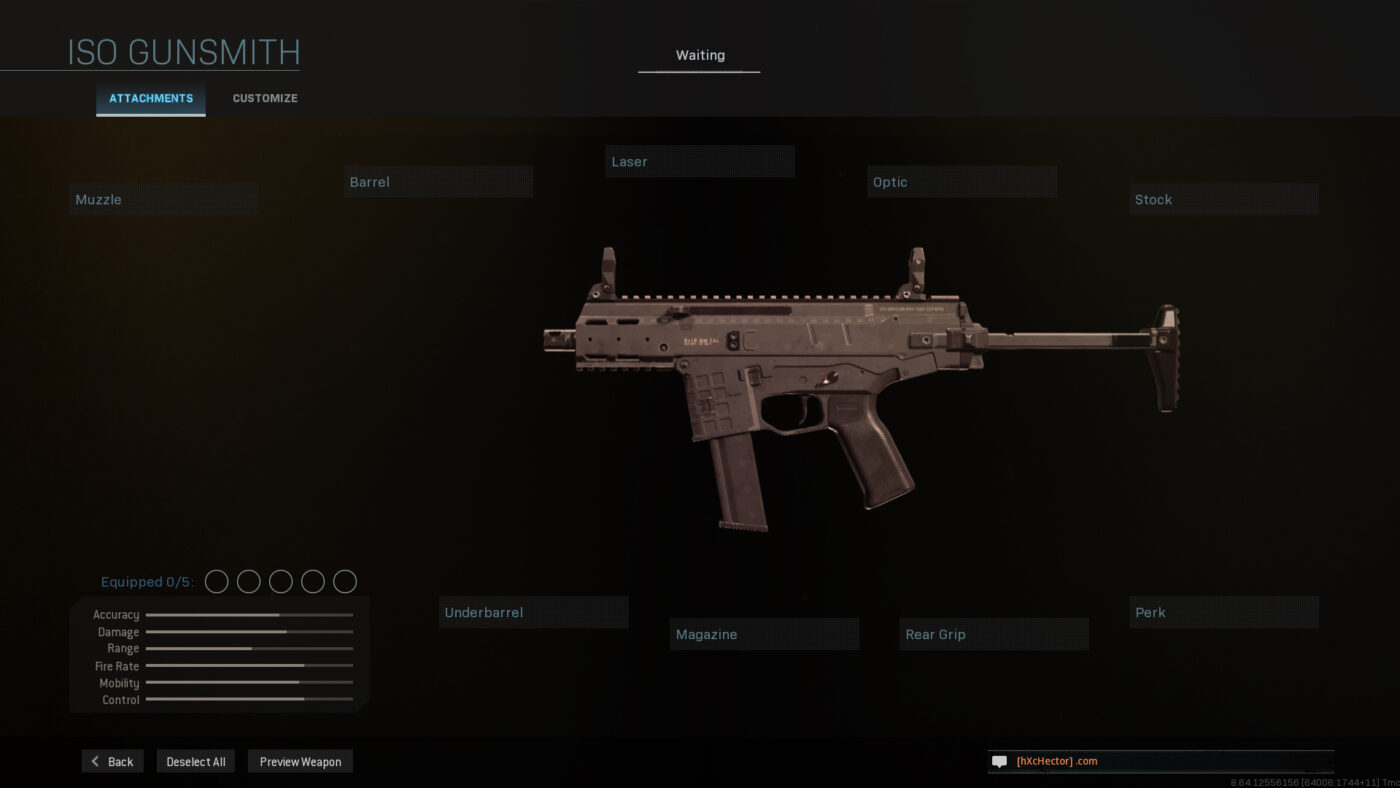The width and height of the screenshot is (1400, 788).
Task: Preview Weapon in full view
Action: pyautogui.click(x=300, y=761)
